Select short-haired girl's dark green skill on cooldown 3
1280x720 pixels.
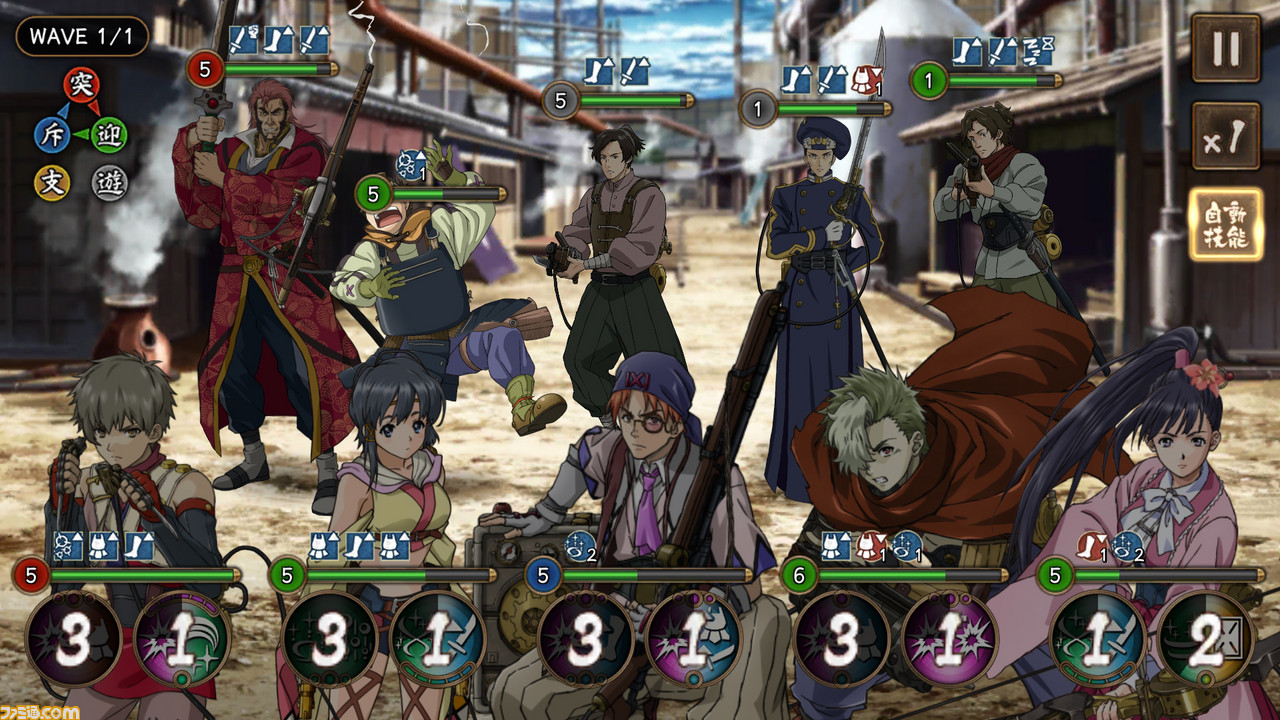[x=329, y=640]
